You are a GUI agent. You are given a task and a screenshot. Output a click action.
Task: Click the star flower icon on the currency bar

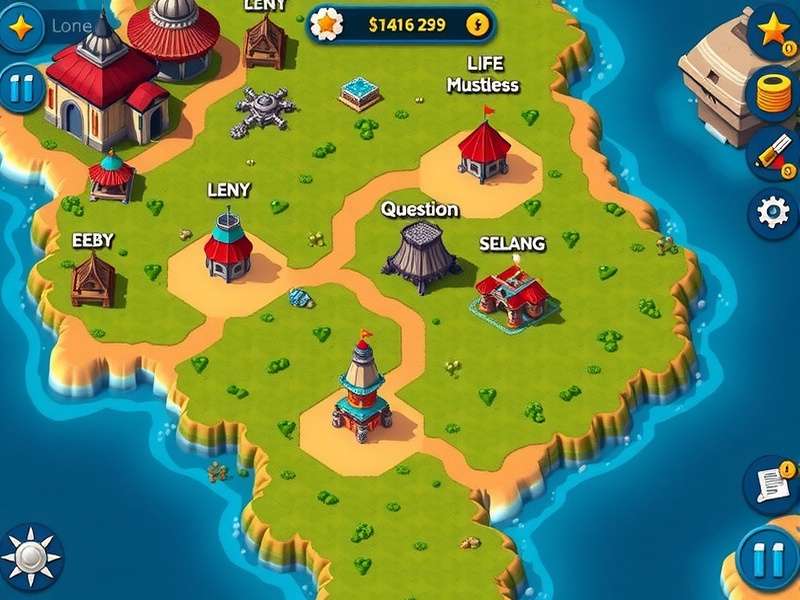pyautogui.click(x=326, y=25)
